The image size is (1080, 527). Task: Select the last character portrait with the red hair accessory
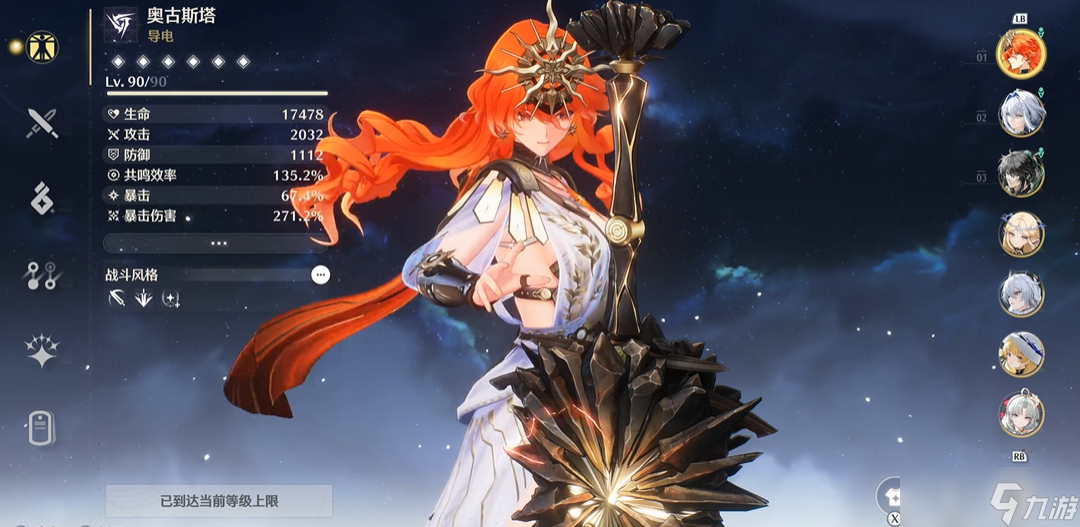coord(1021,413)
